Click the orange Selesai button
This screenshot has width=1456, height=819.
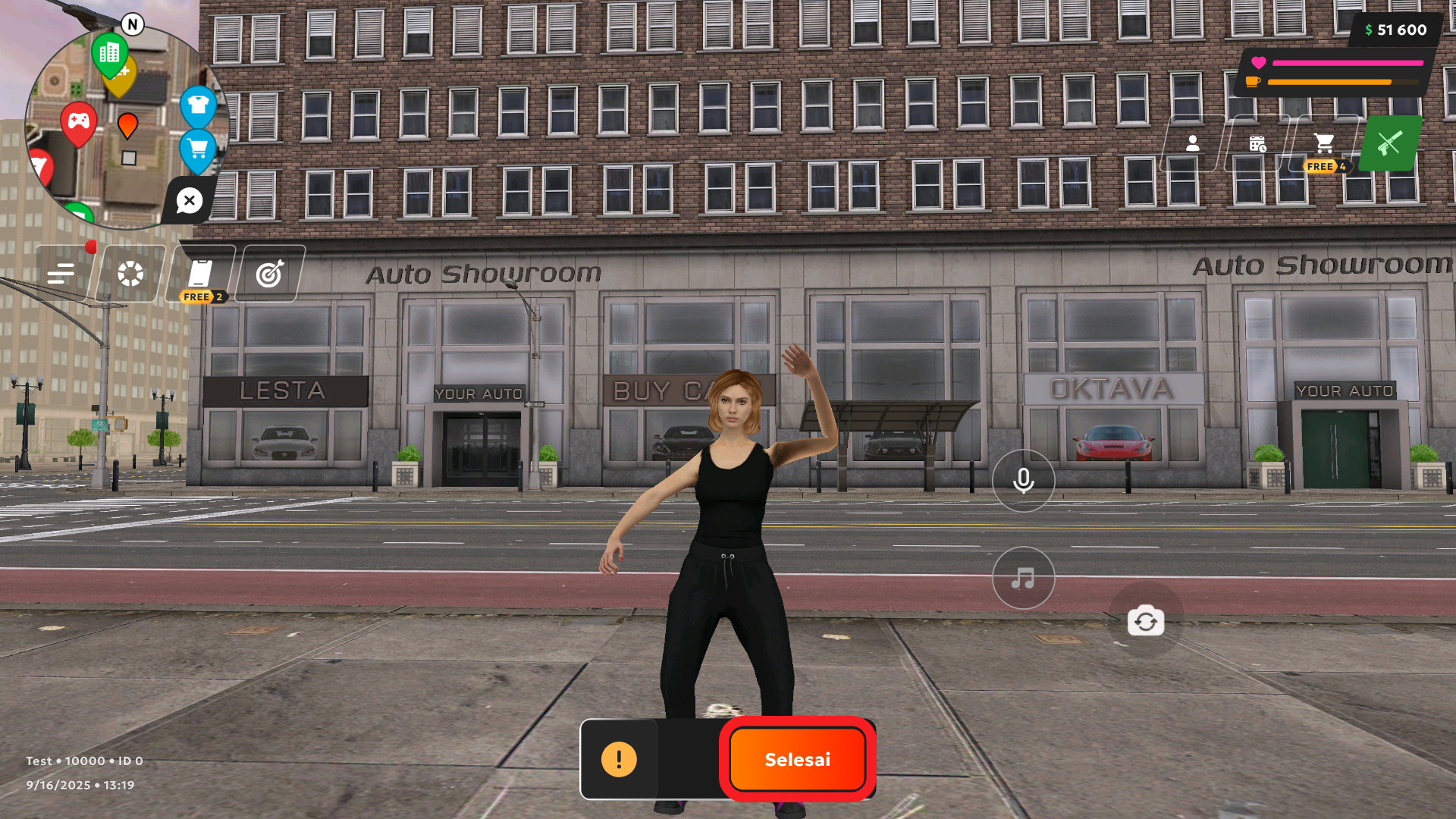(x=797, y=759)
